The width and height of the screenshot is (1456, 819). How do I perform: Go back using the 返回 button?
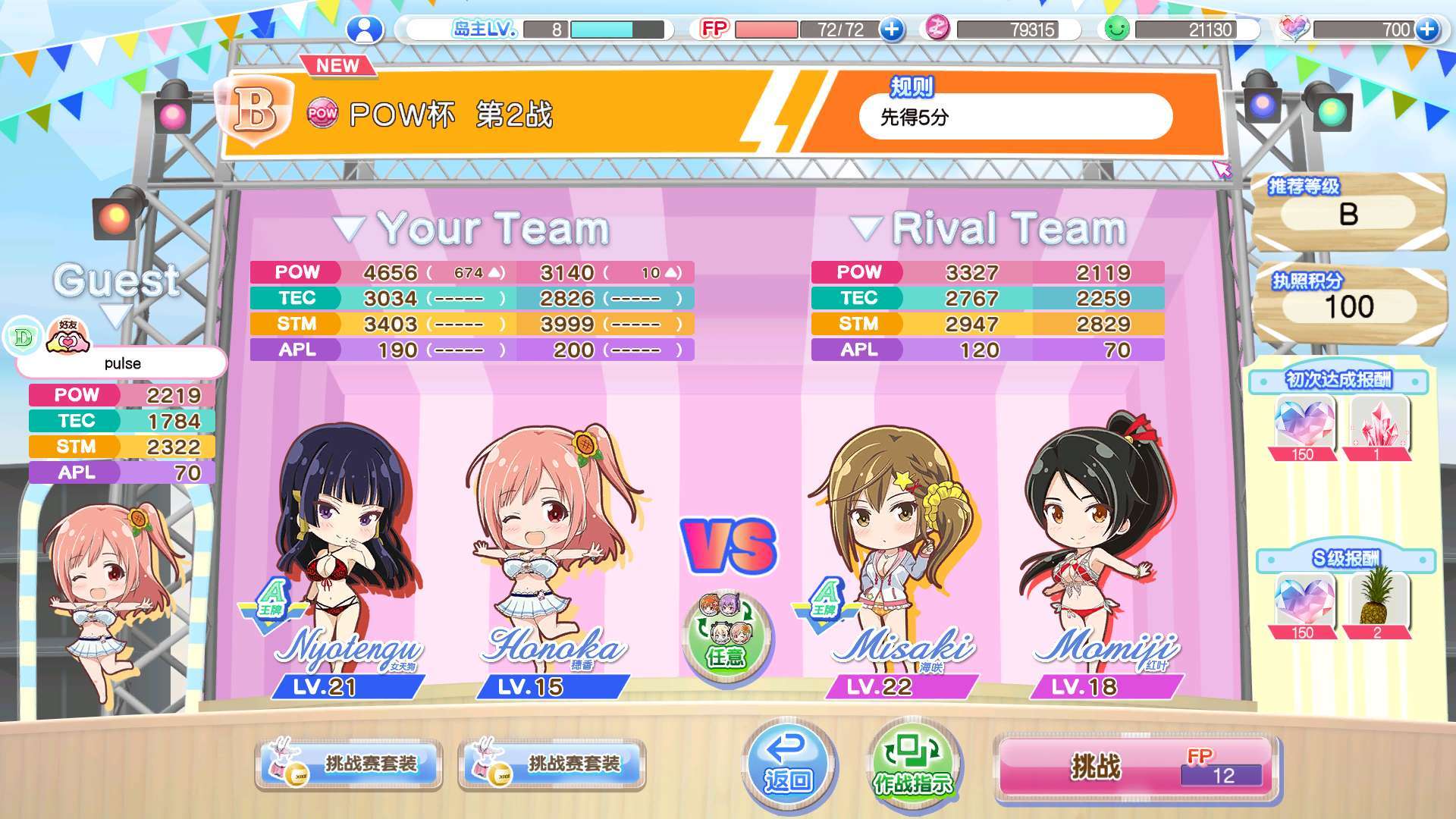point(788,764)
